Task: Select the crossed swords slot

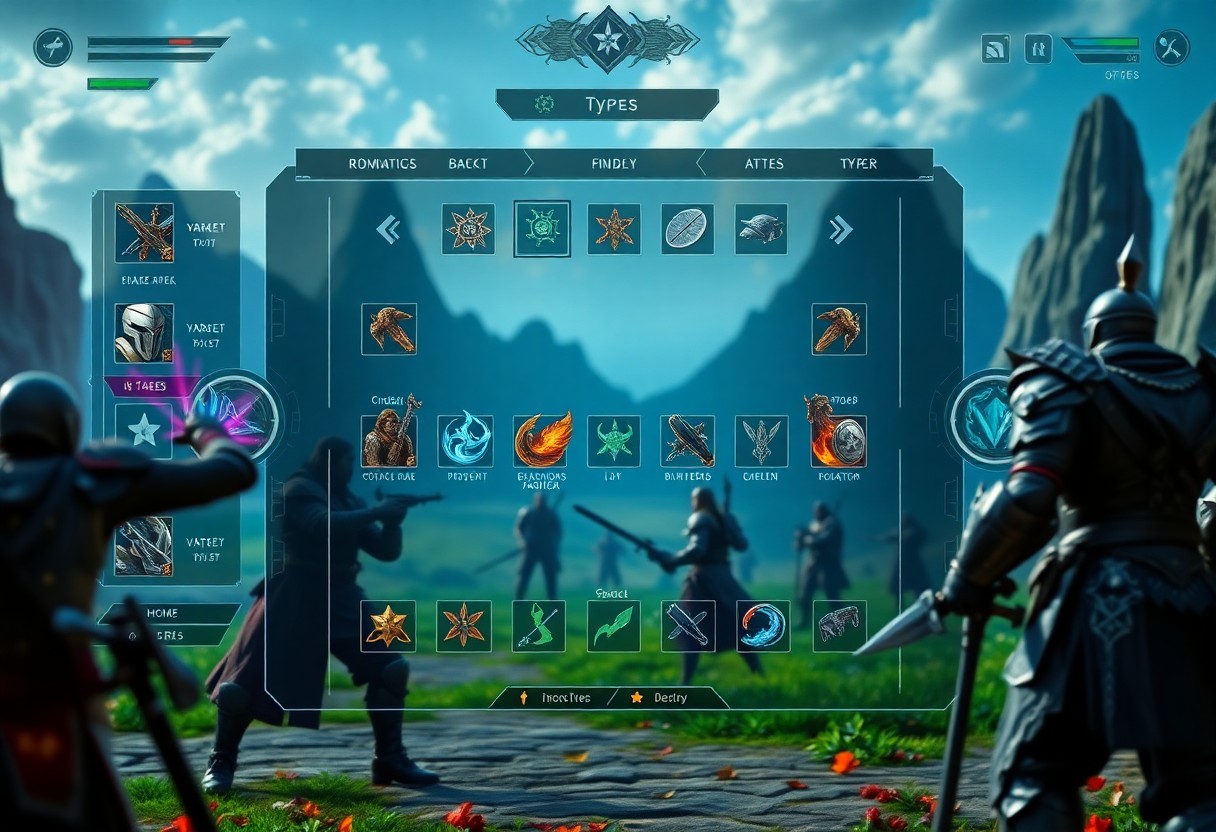Action: [688, 626]
